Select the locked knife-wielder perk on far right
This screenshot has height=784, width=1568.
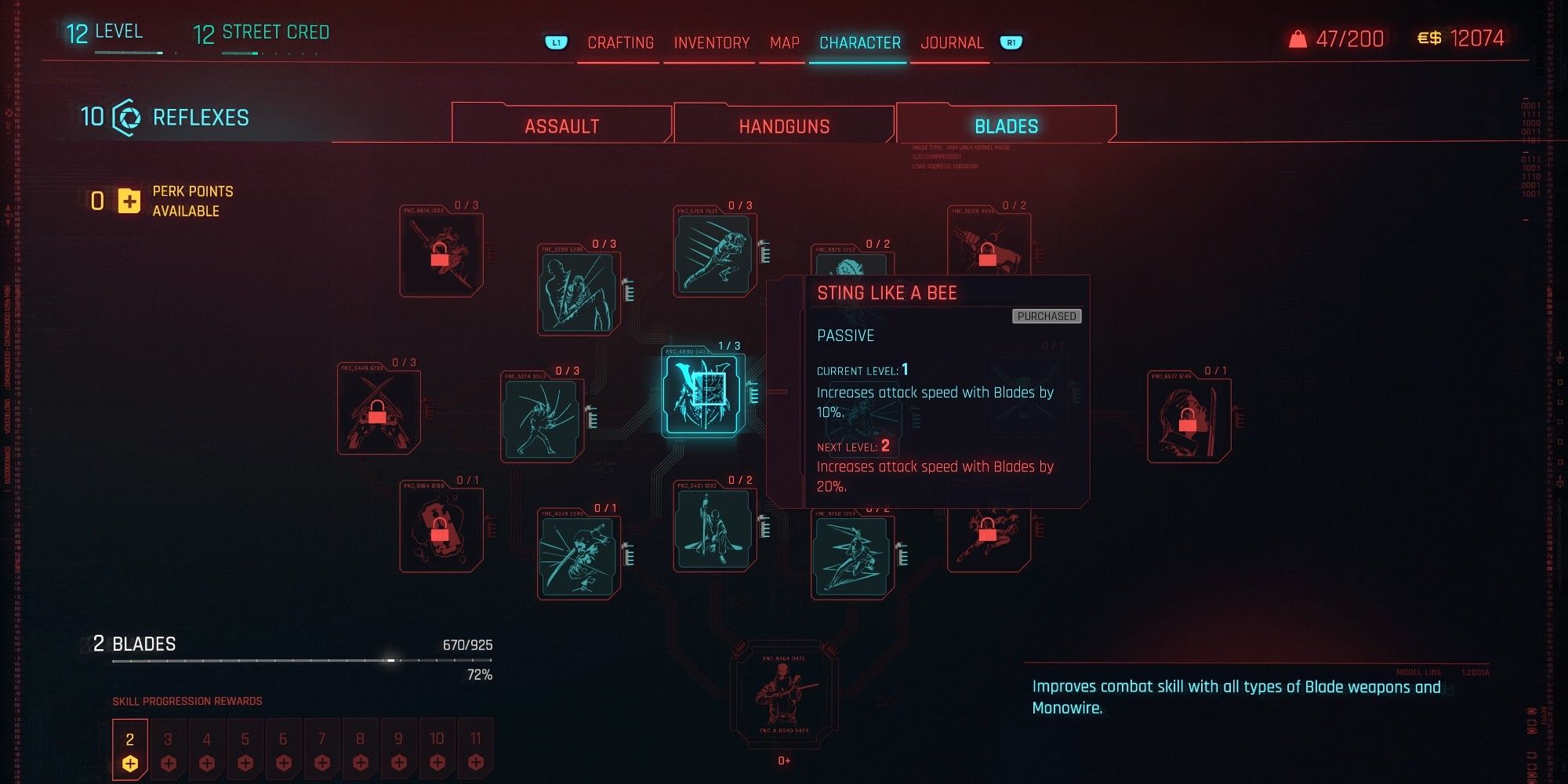(1189, 419)
